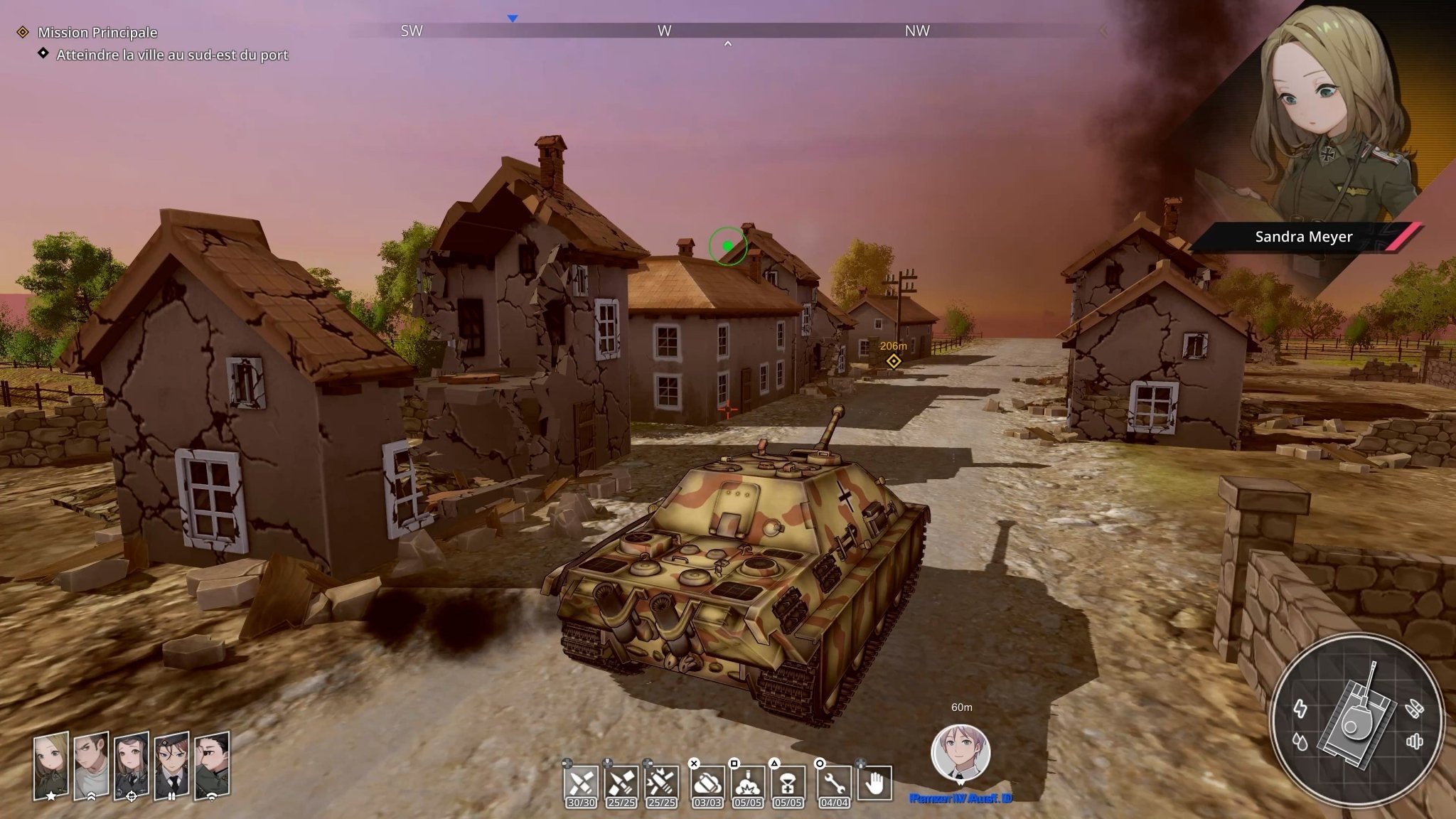
Task: Click the objective Atteindre la ville au sud-est
Action: click(x=171, y=54)
